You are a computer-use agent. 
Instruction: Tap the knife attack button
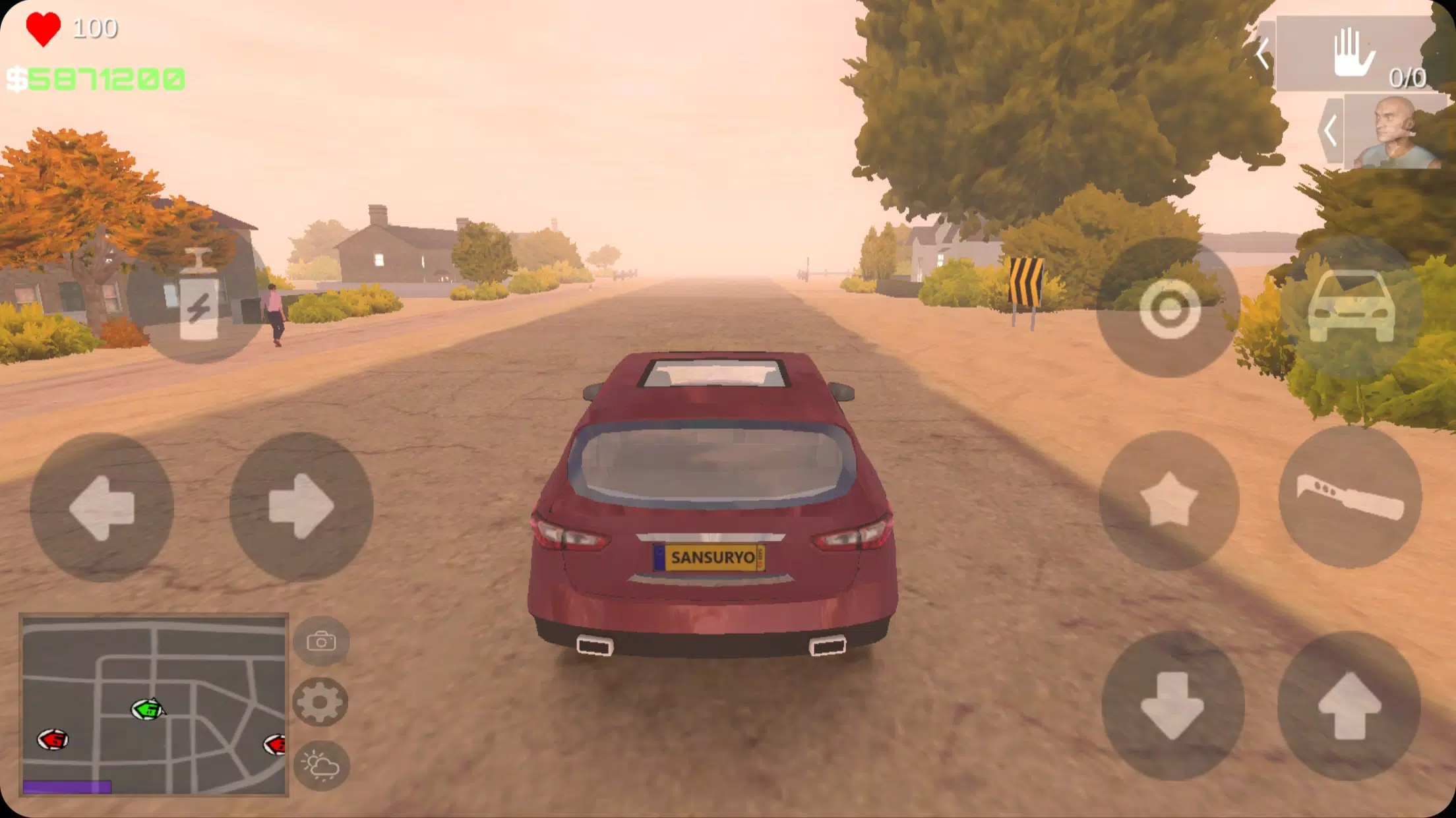(1350, 497)
